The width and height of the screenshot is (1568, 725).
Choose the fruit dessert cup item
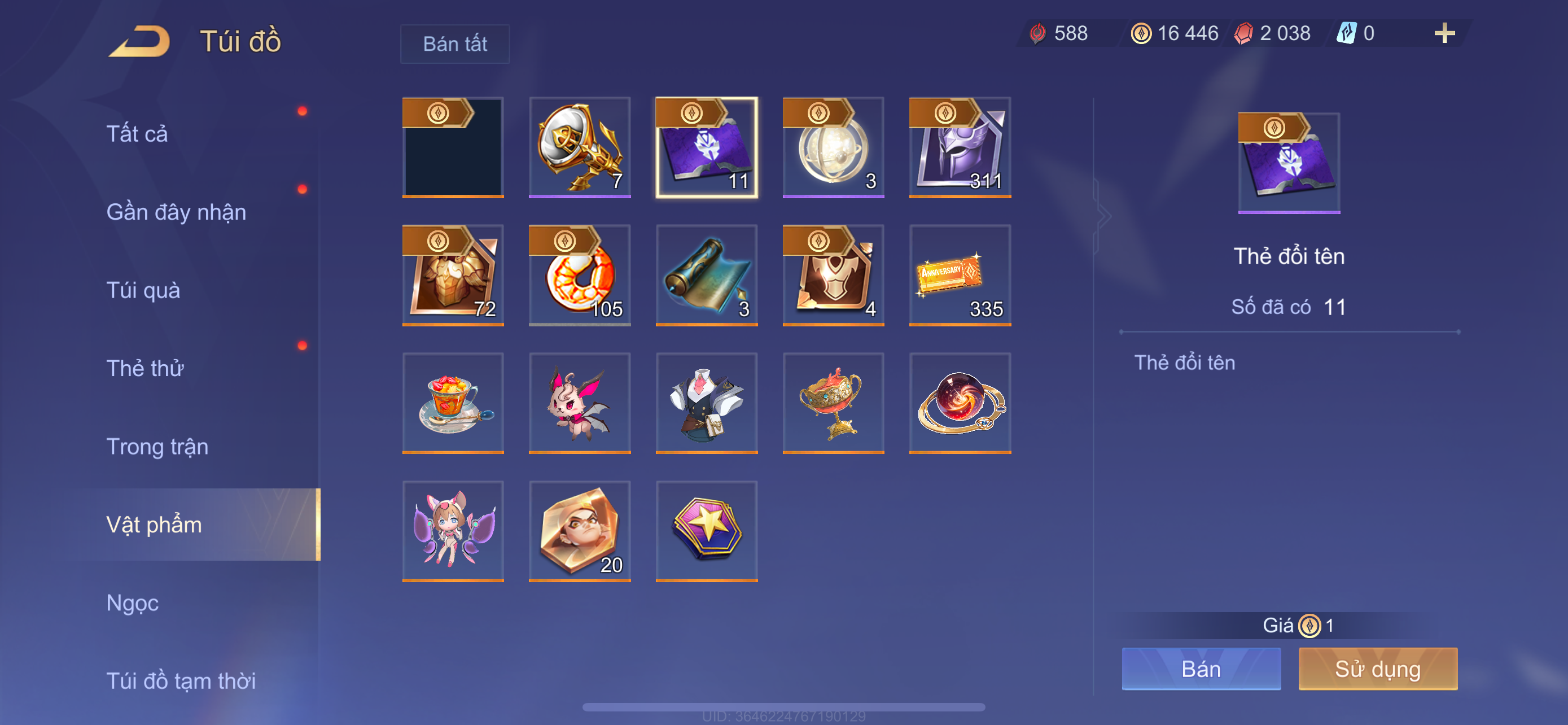pos(453,403)
